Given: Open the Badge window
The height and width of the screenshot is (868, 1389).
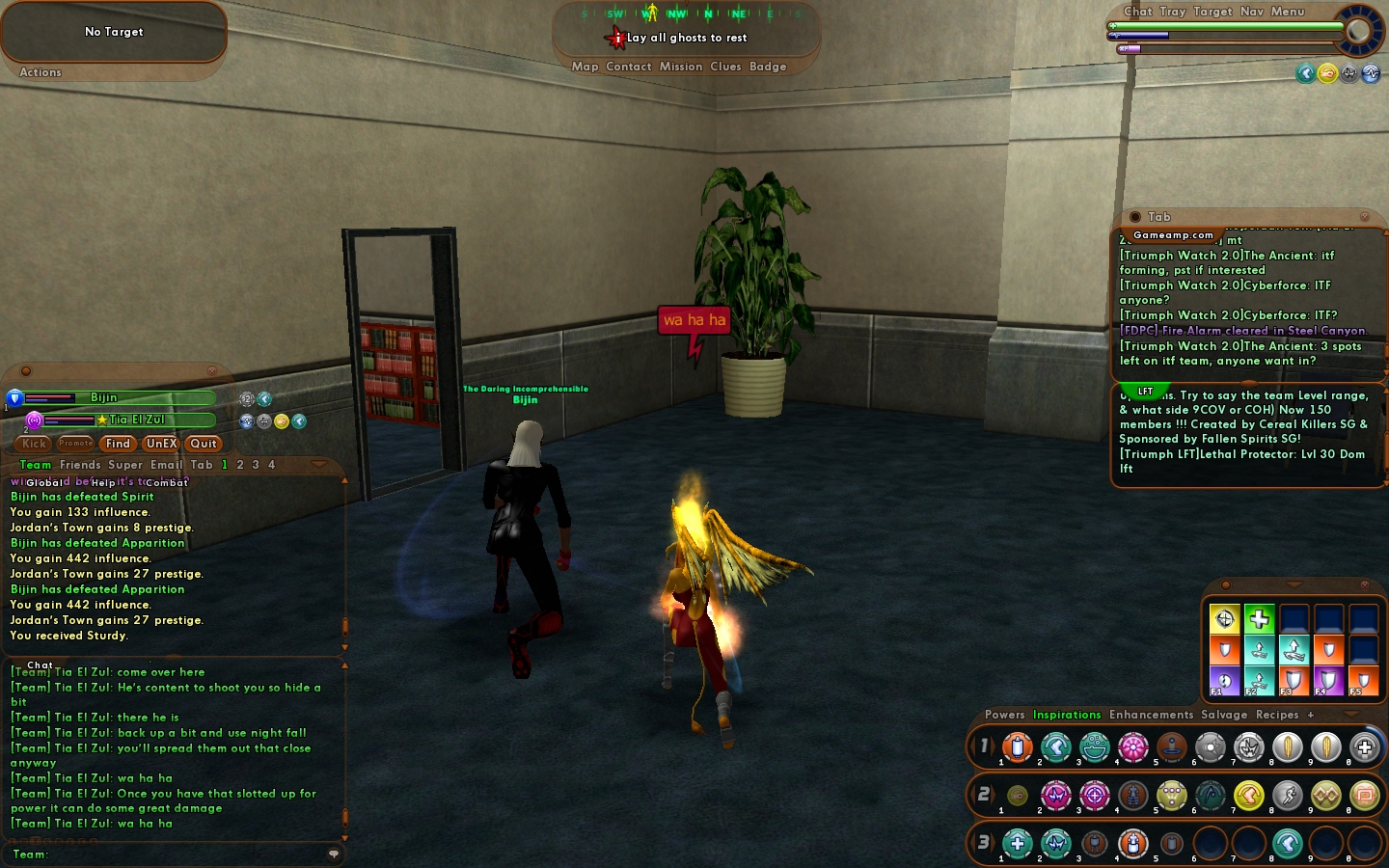Looking at the screenshot, I should [768, 67].
